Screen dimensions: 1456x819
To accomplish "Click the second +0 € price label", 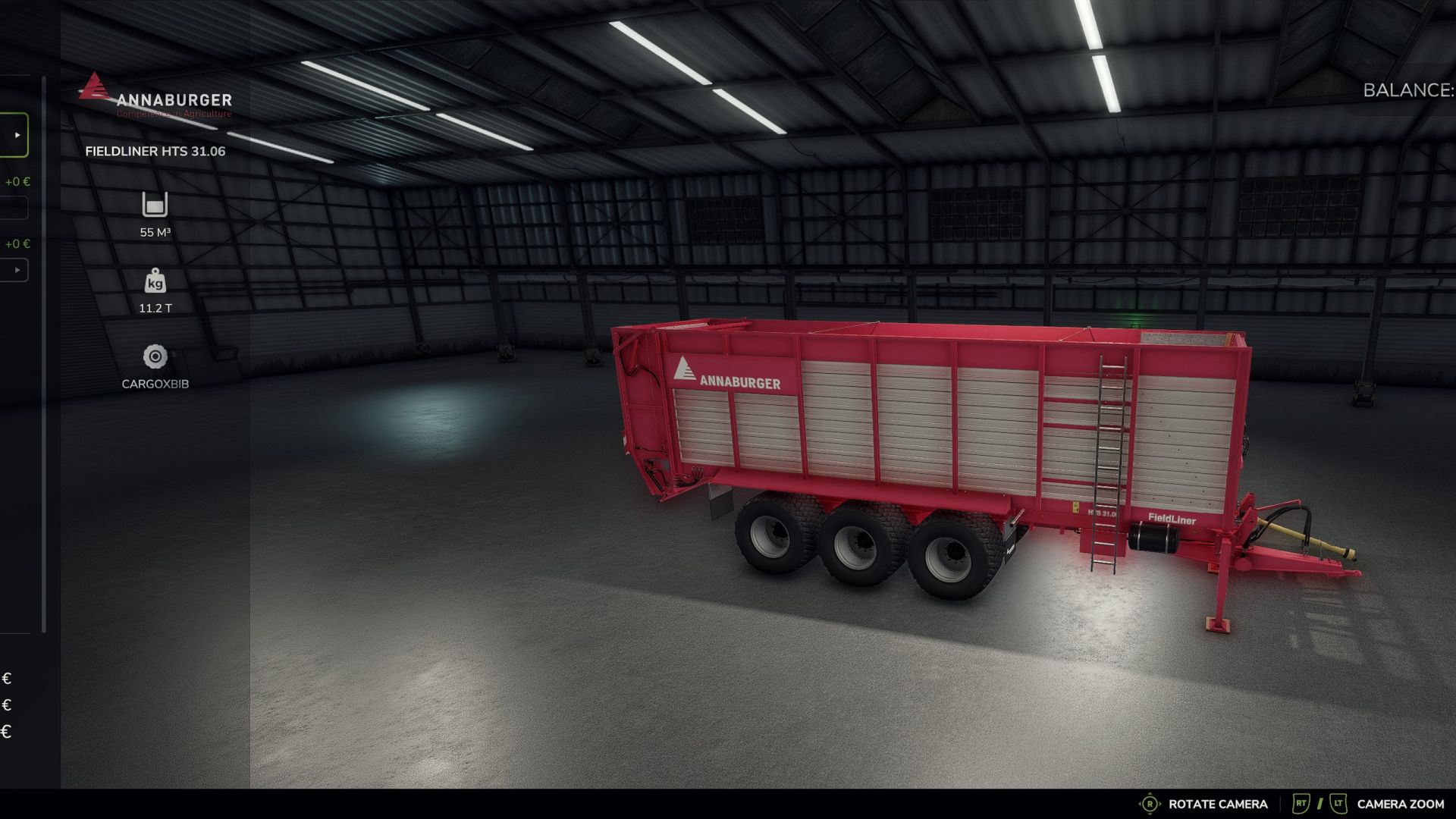I will (x=17, y=243).
